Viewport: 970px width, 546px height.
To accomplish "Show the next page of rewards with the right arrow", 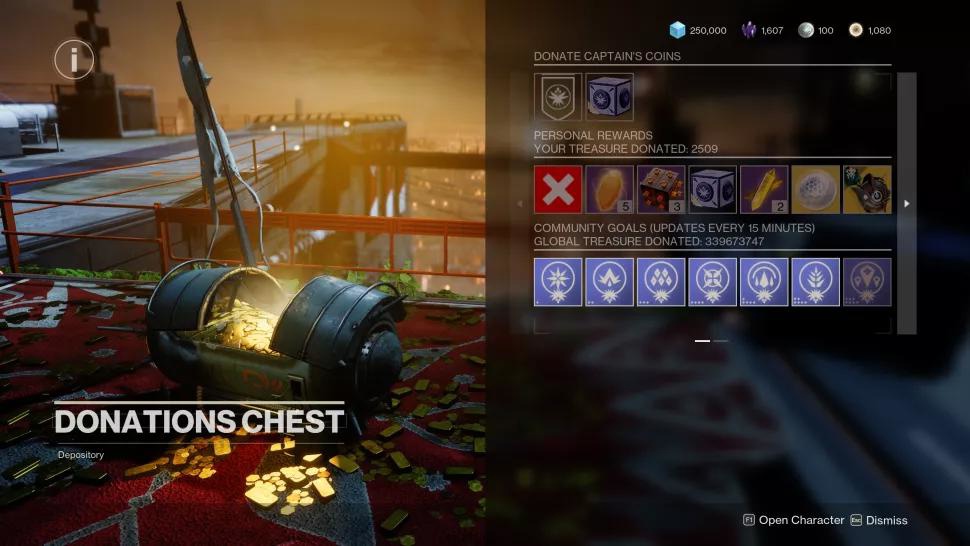I will click(x=907, y=204).
